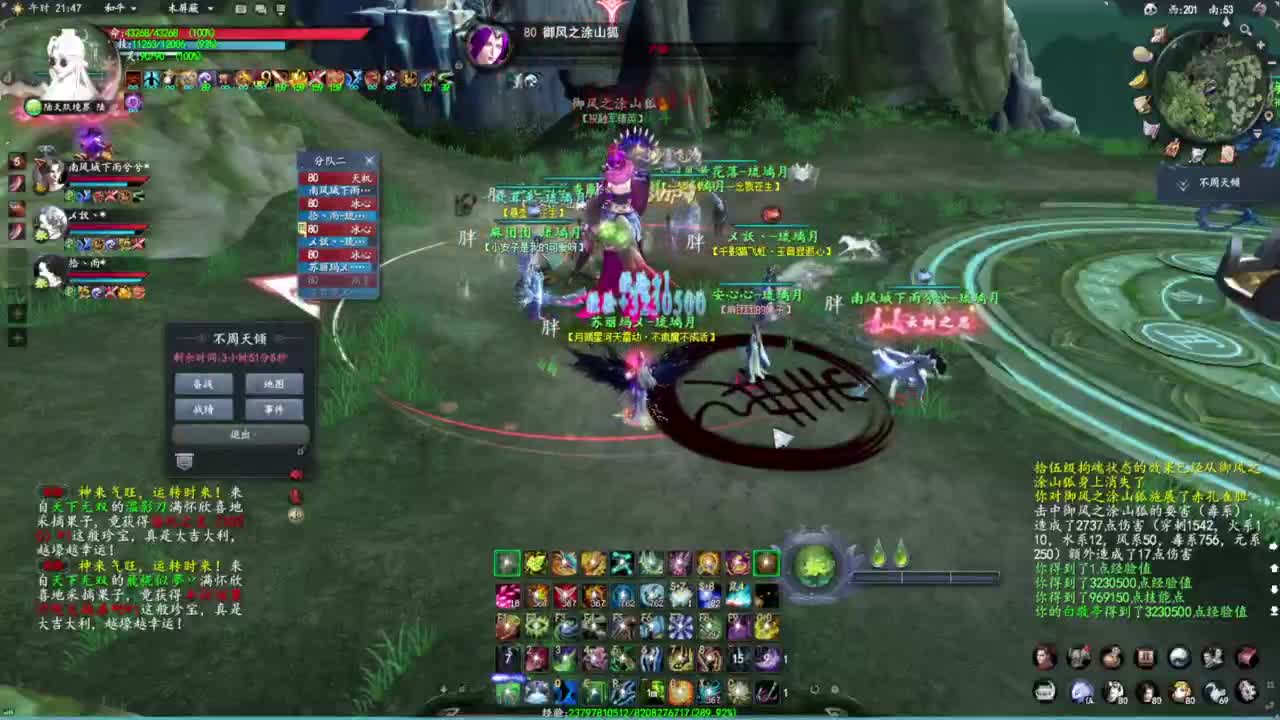Image resolution: width=1280 pixels, height=720 pixels.
Task: Open the pet companion icon showing level 69
Action: coord(1216,691)
